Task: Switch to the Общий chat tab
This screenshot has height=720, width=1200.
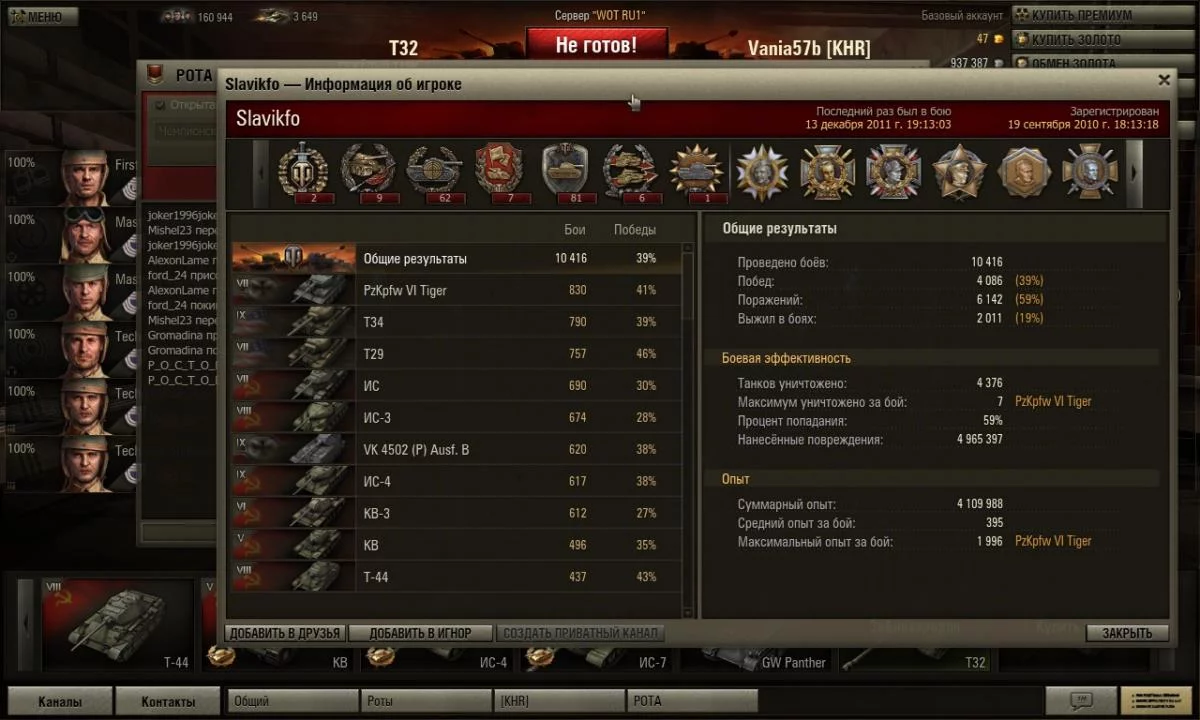Action: (292, 701)
